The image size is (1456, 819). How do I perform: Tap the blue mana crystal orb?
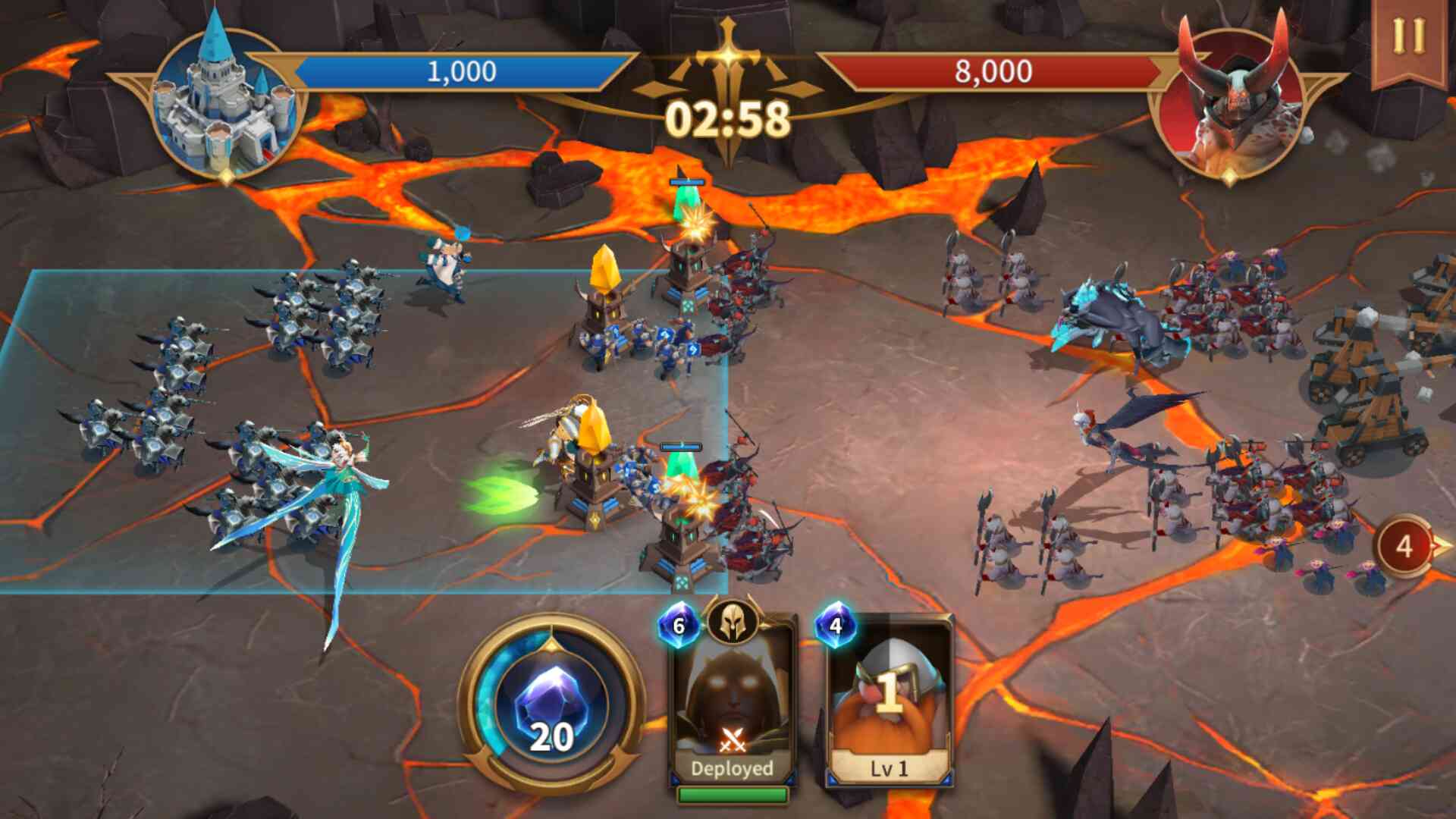click(x=552, y=705)
